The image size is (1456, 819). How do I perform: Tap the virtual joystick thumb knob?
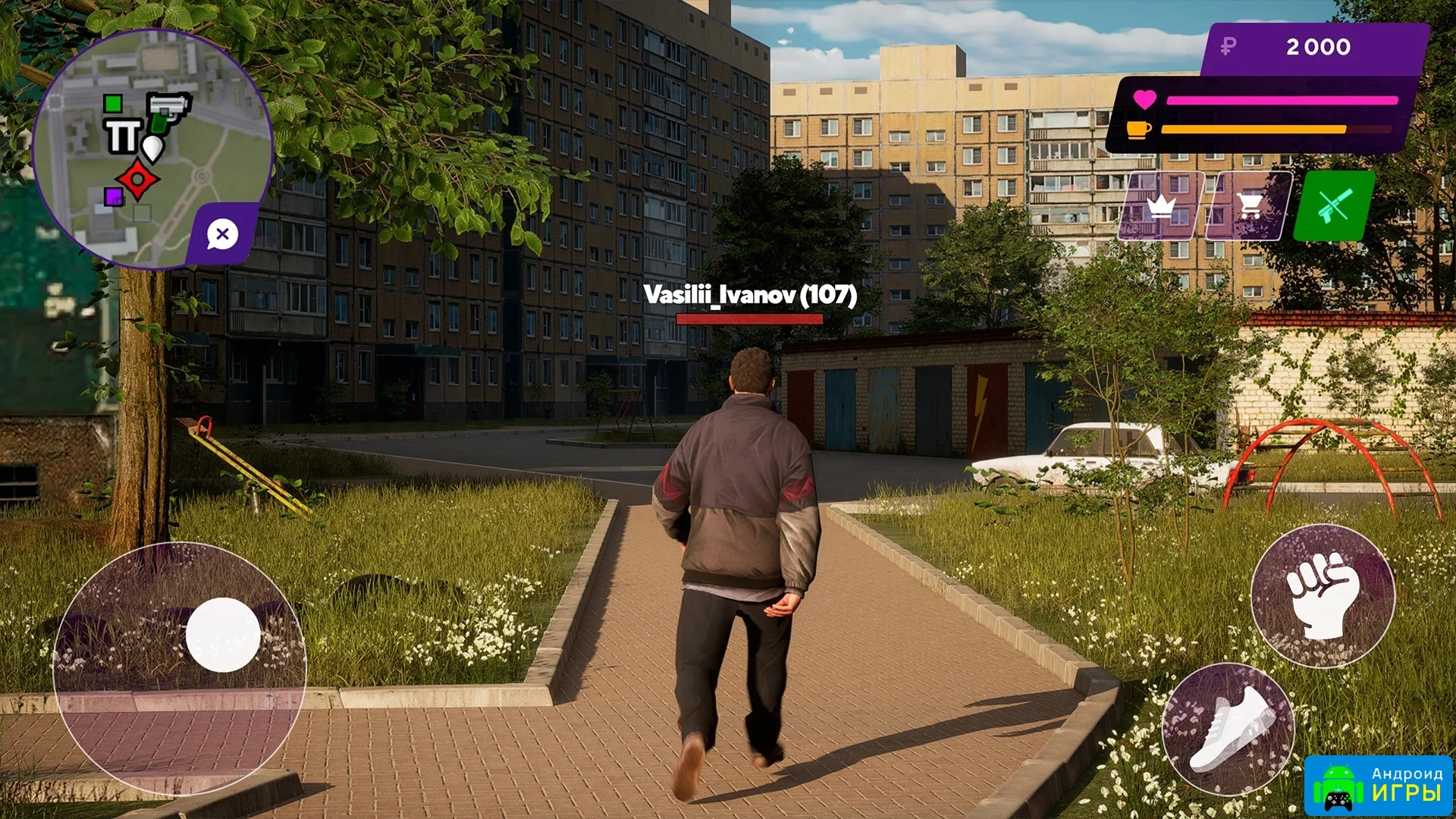pos(223,635)
